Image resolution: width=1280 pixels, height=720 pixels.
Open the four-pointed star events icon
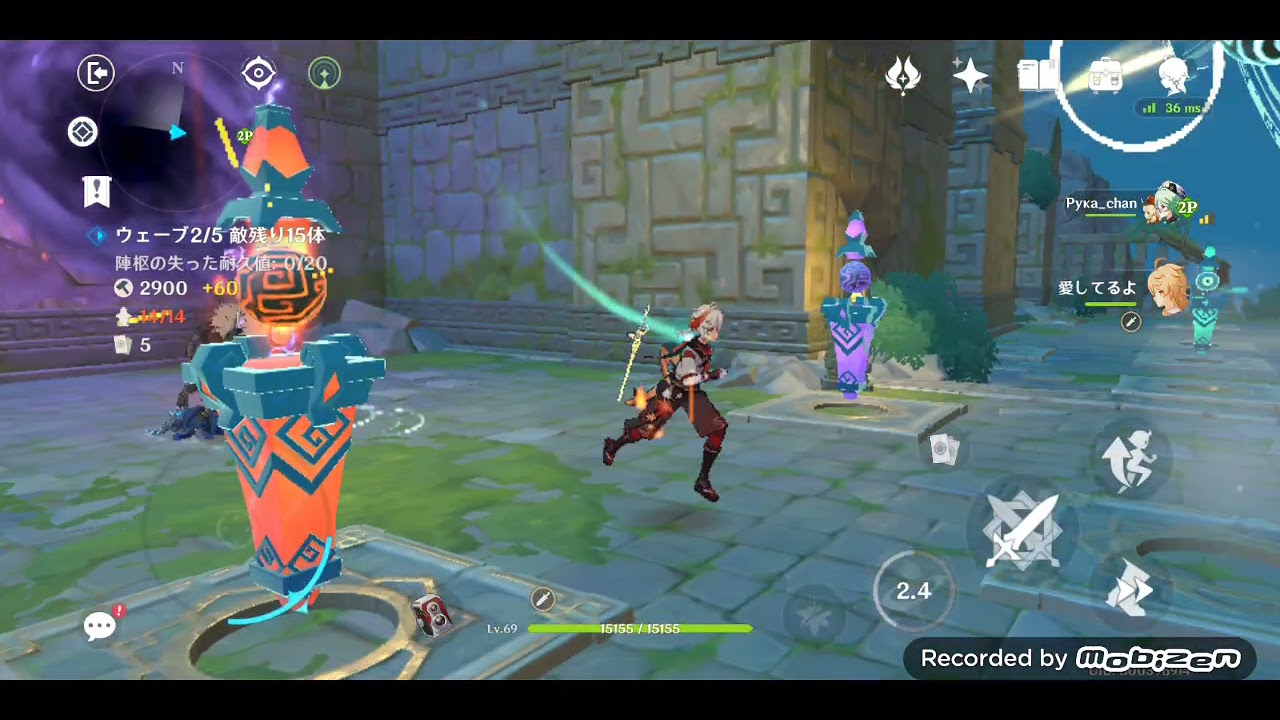click(x=970, y=75)
